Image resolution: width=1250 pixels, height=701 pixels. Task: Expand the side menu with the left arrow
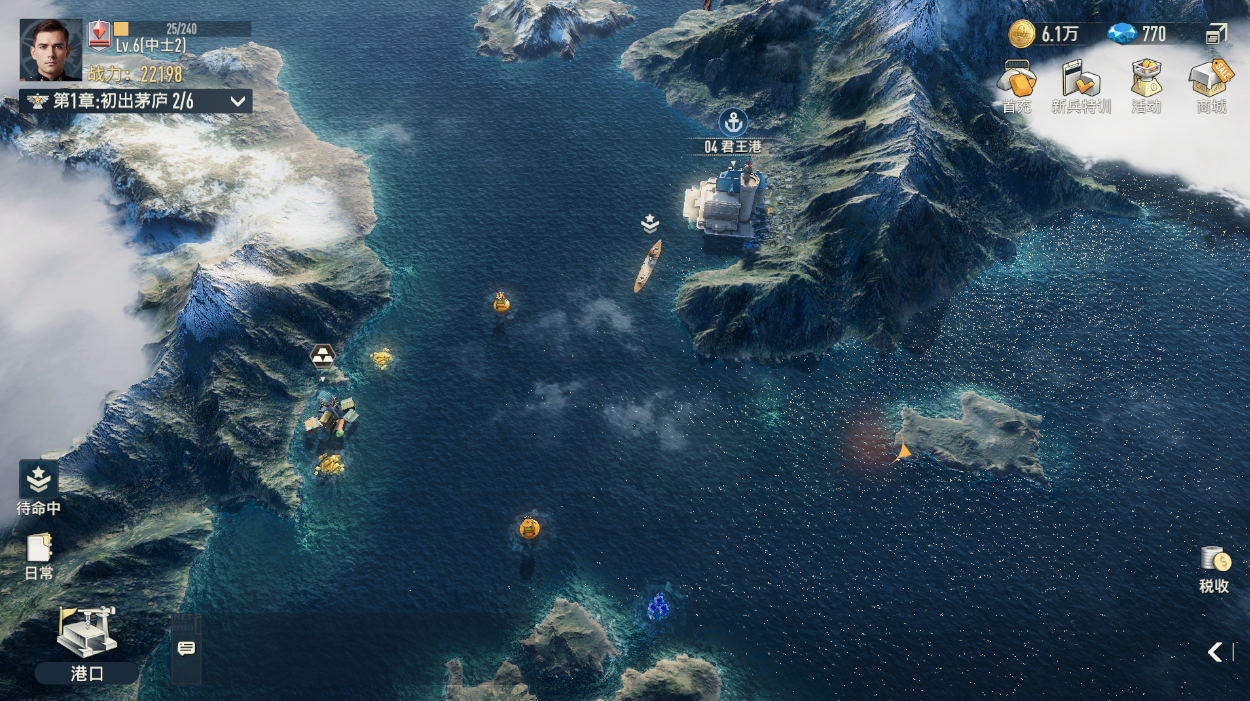pos(1215,652)
